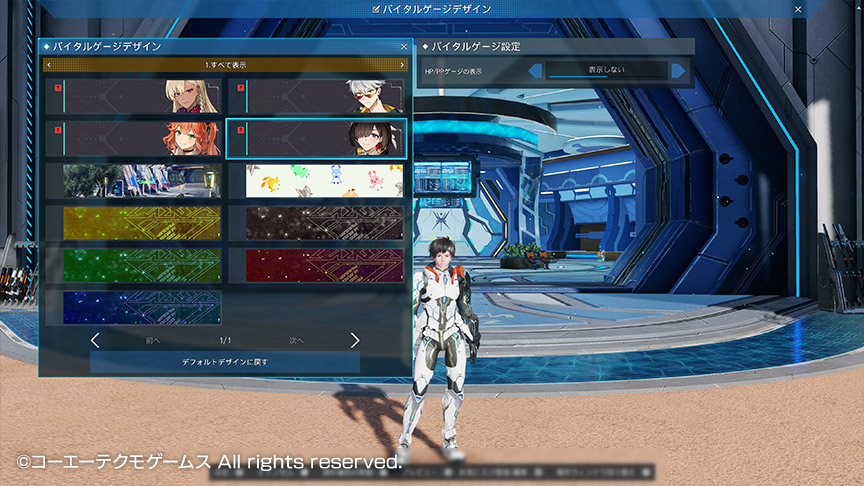
Task: Close the バイタルゲージデザイン list panel
Action: pos(403,46)
